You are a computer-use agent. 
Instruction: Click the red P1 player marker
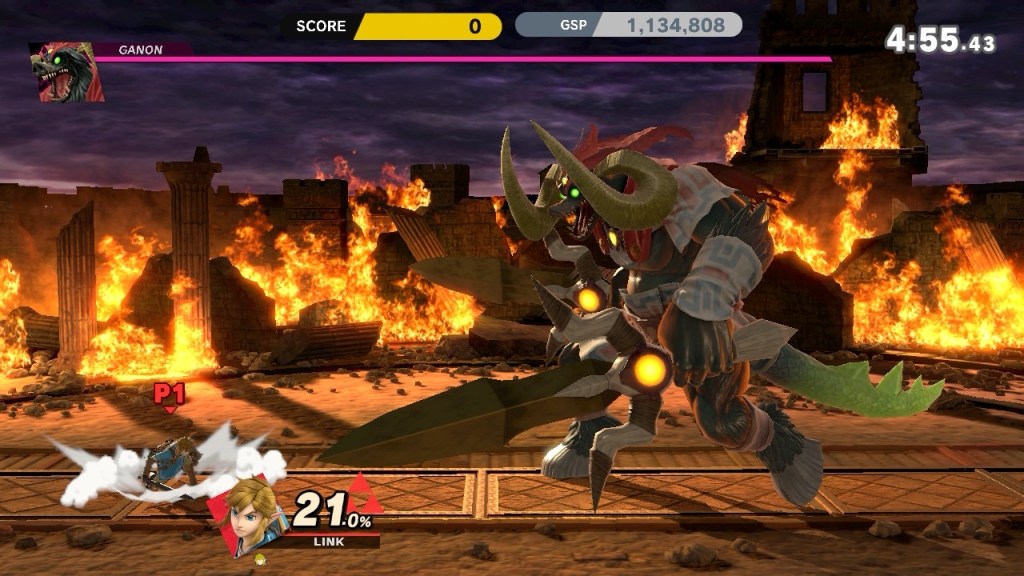169,395
